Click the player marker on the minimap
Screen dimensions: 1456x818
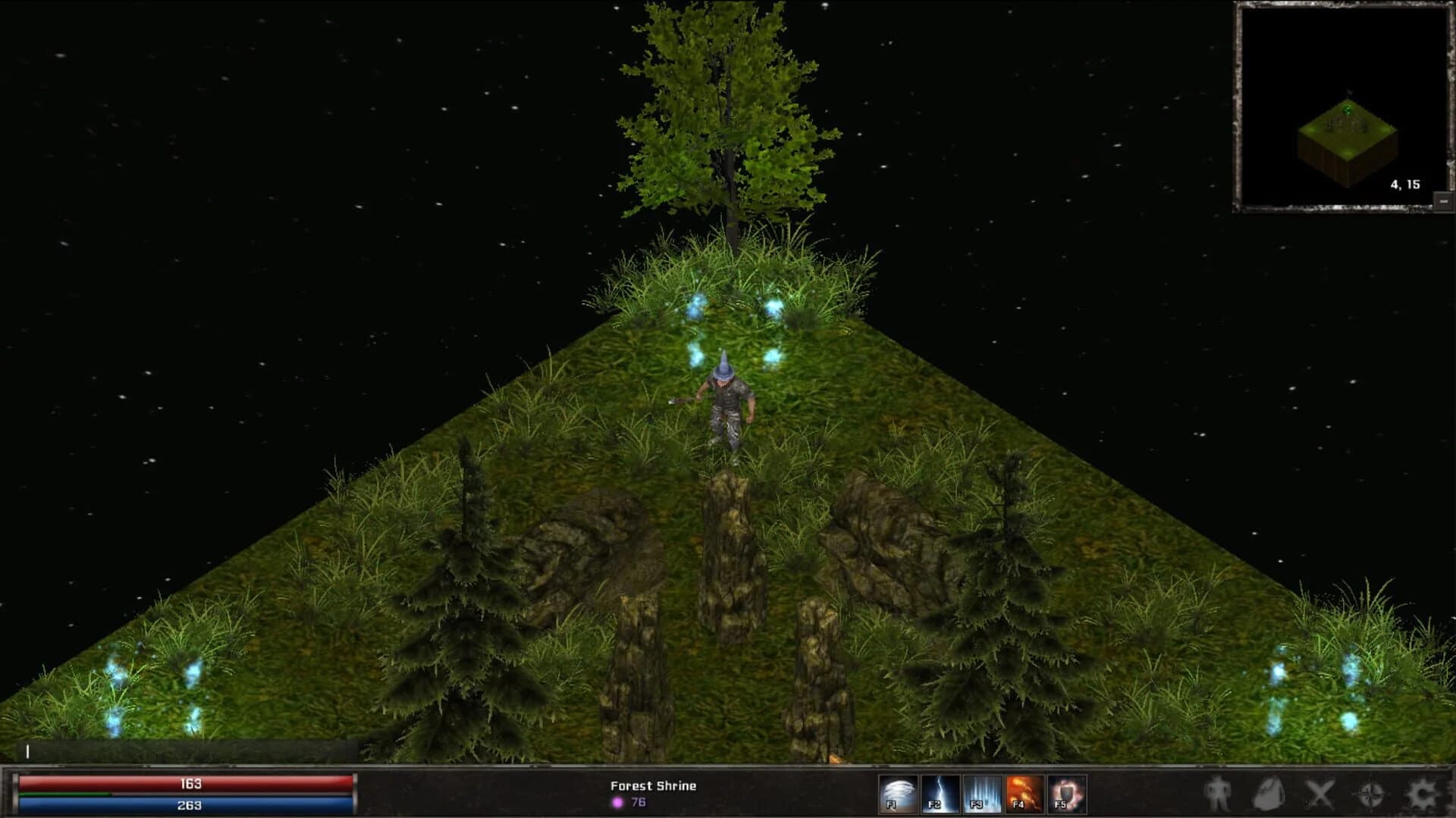(x=1348, y=110)
